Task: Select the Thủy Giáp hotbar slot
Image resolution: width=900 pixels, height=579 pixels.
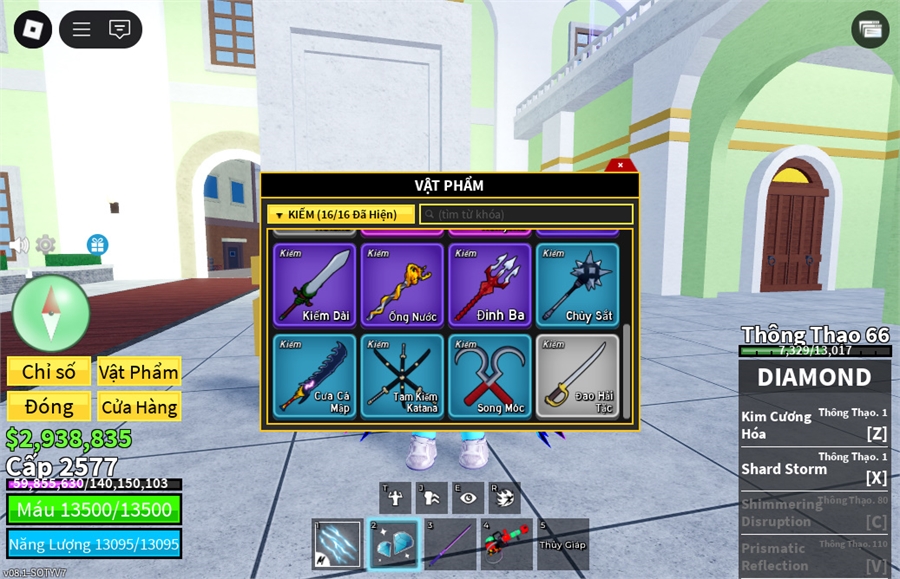Action: 562,545
